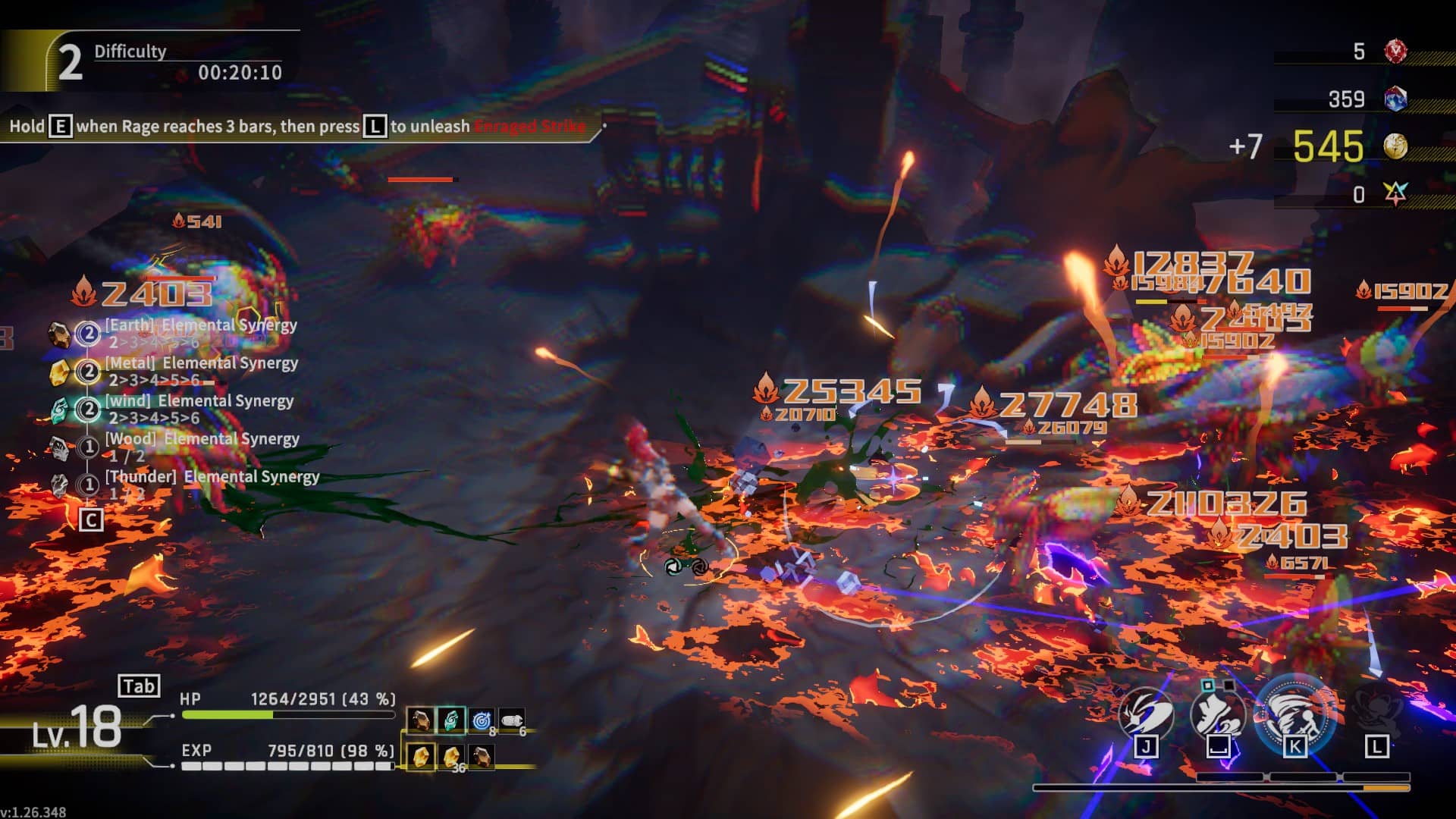This screenshot has width=1456, height=819.
Task: Click the greyed-out Enraged Strike skill icon
Action: pyautogui.click(x=1376, y=713)
